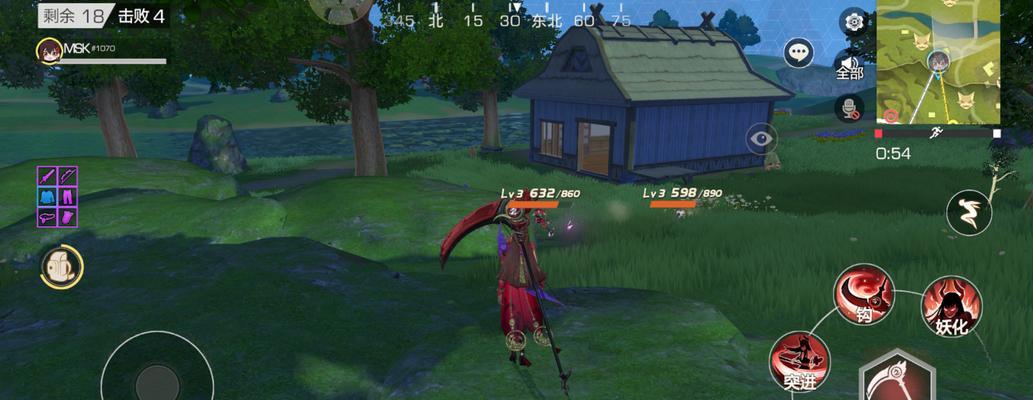Click the eye spectate icon

[761, 138]
